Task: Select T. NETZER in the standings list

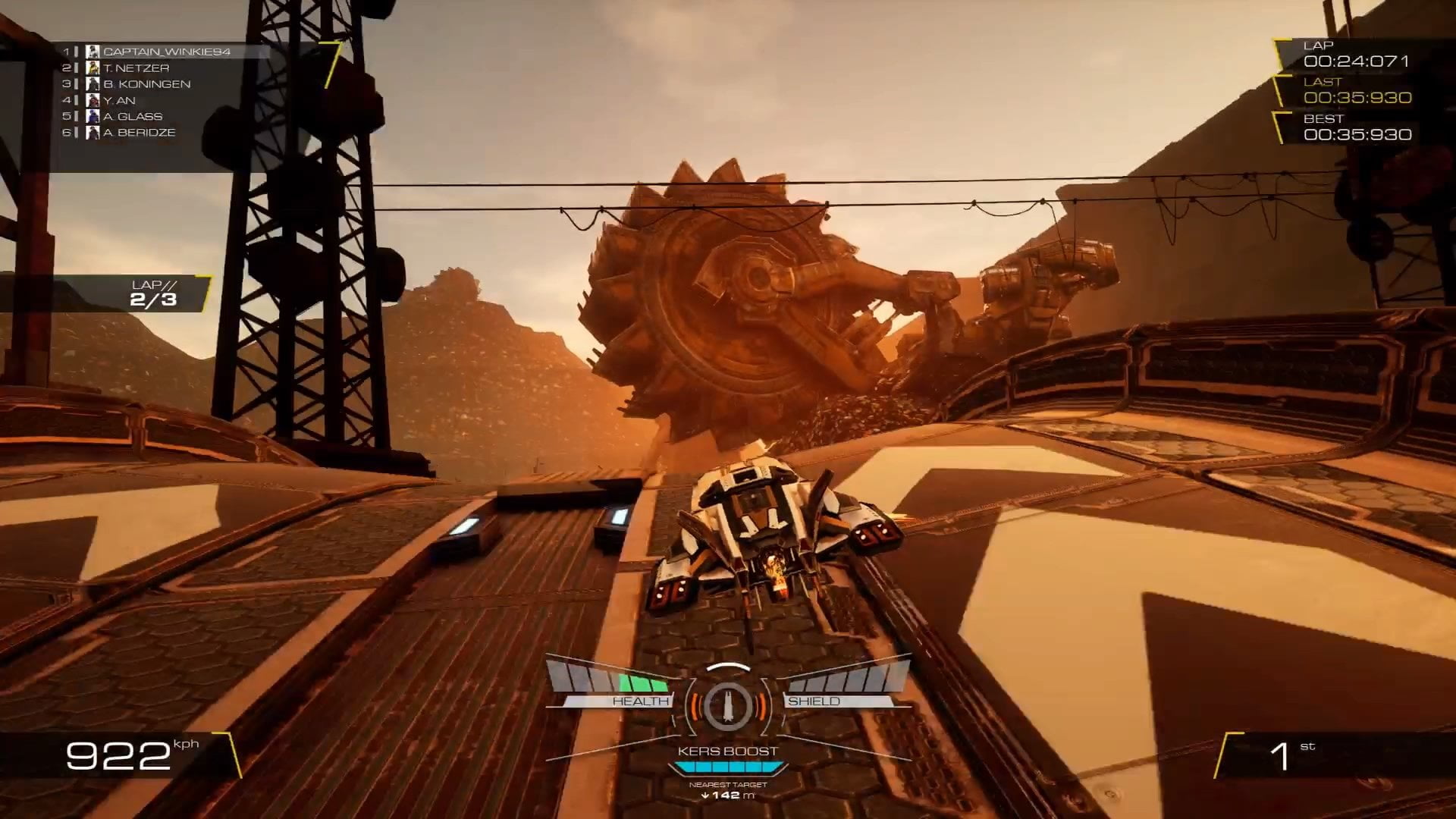Action: pyautogui.click(x=136, y=68)
